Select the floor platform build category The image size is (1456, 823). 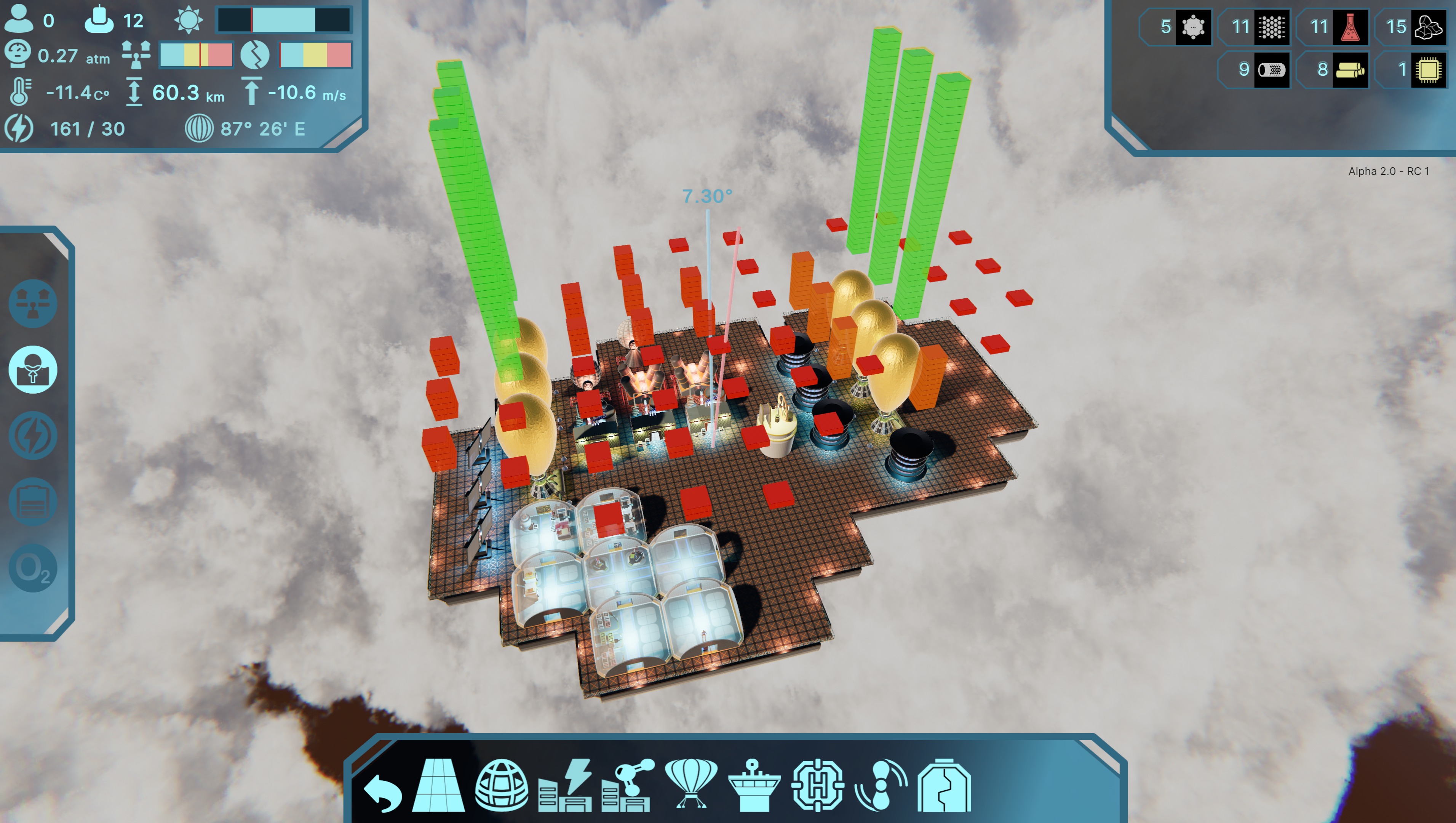tap(439, 786)
